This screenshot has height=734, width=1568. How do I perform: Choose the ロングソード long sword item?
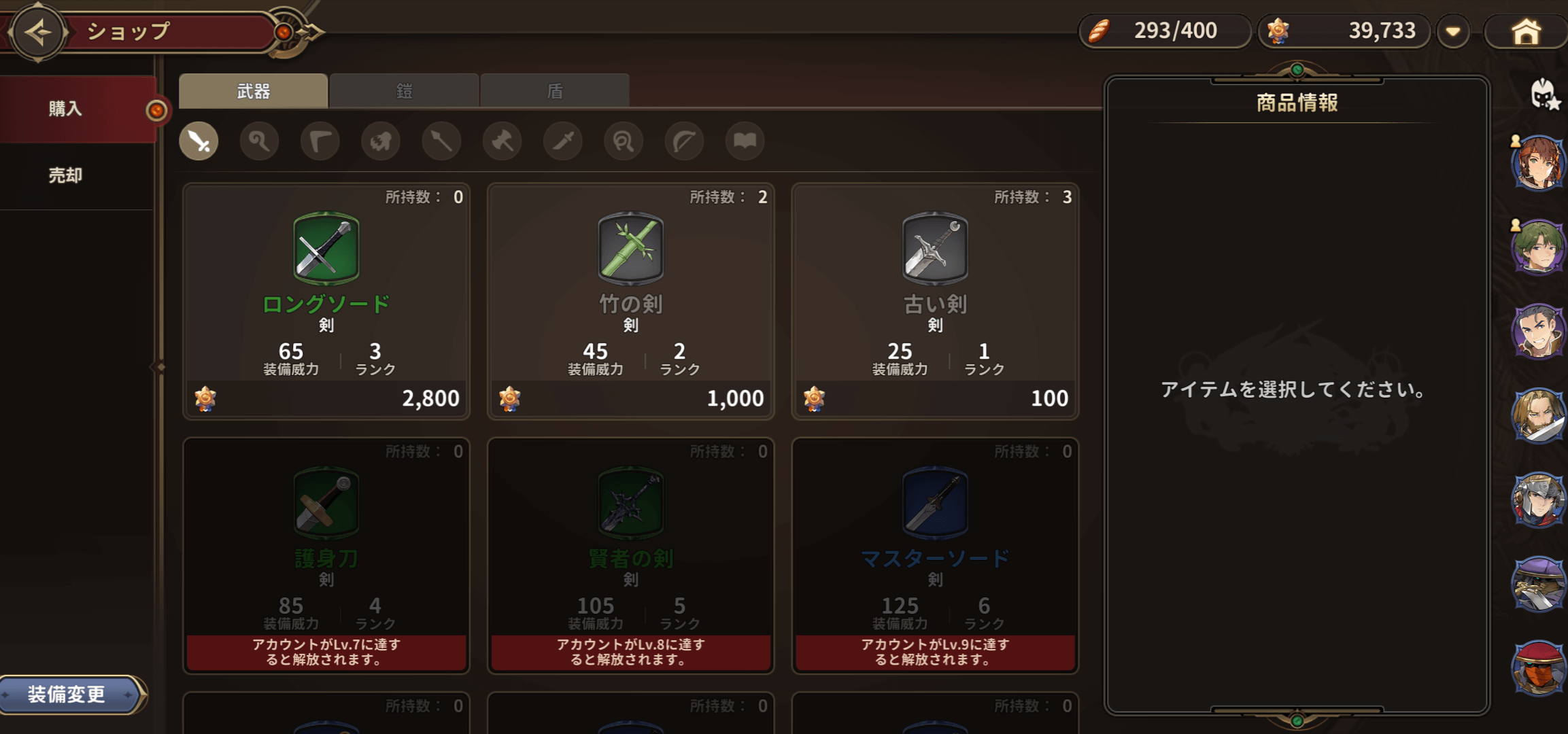click(x=326, y=301)
